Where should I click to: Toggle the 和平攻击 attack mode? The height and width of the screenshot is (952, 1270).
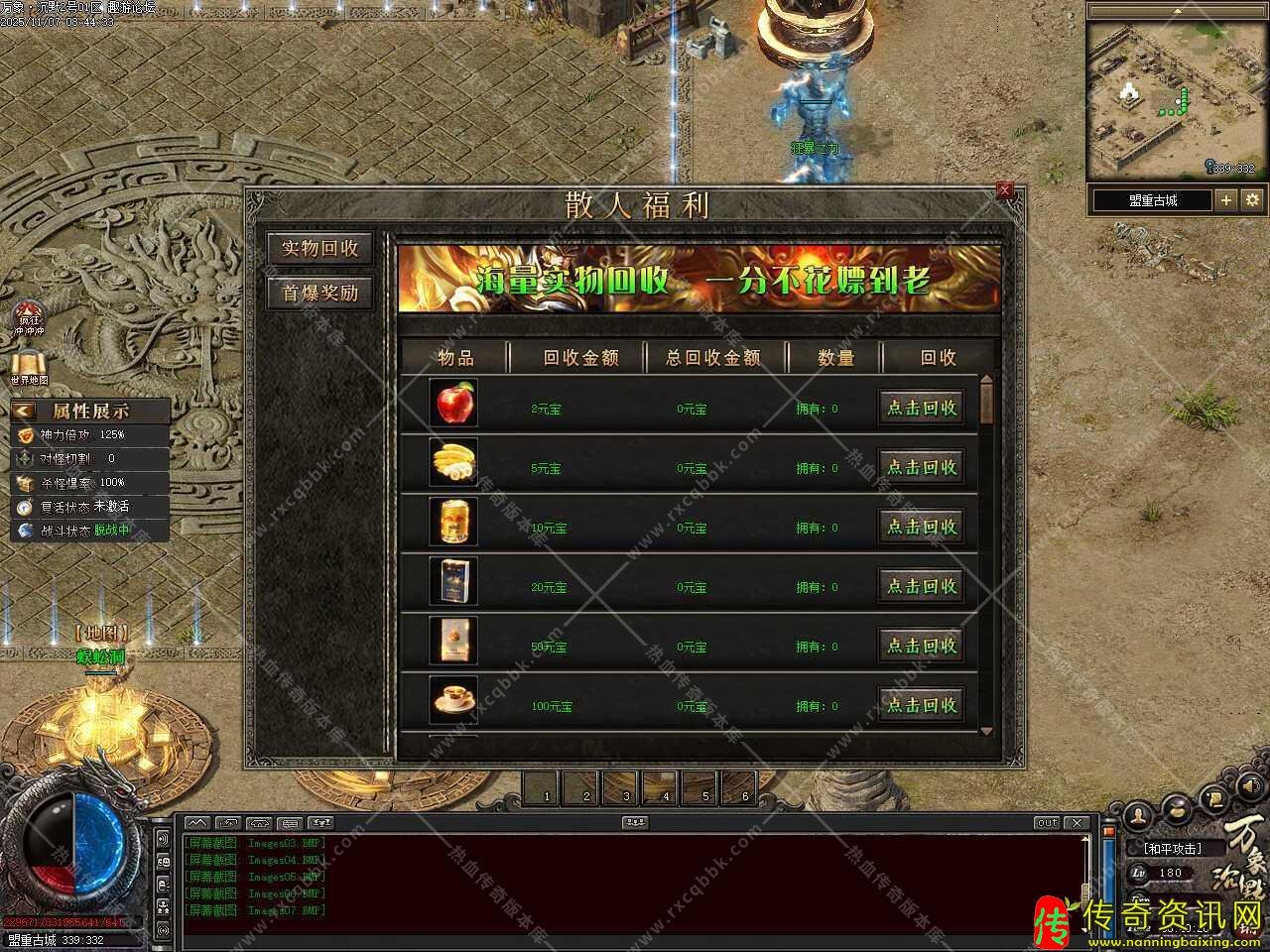point(1173,849)
